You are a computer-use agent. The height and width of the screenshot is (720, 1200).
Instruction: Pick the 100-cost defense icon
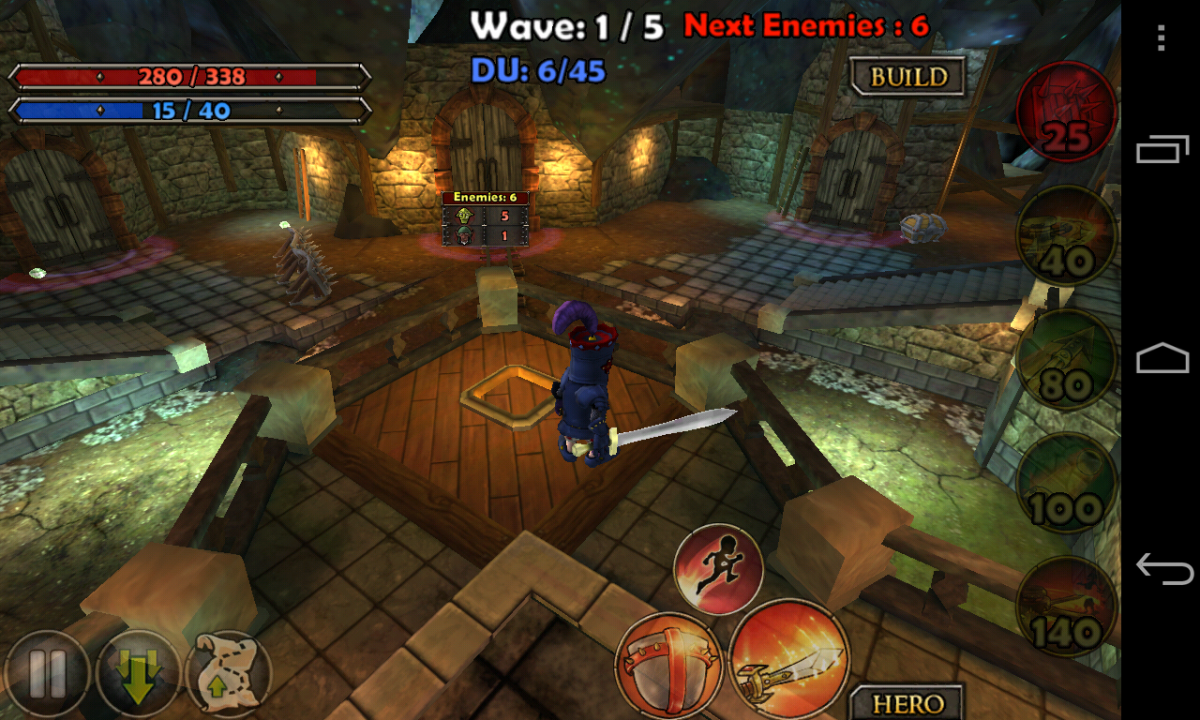click(1066, 484)
